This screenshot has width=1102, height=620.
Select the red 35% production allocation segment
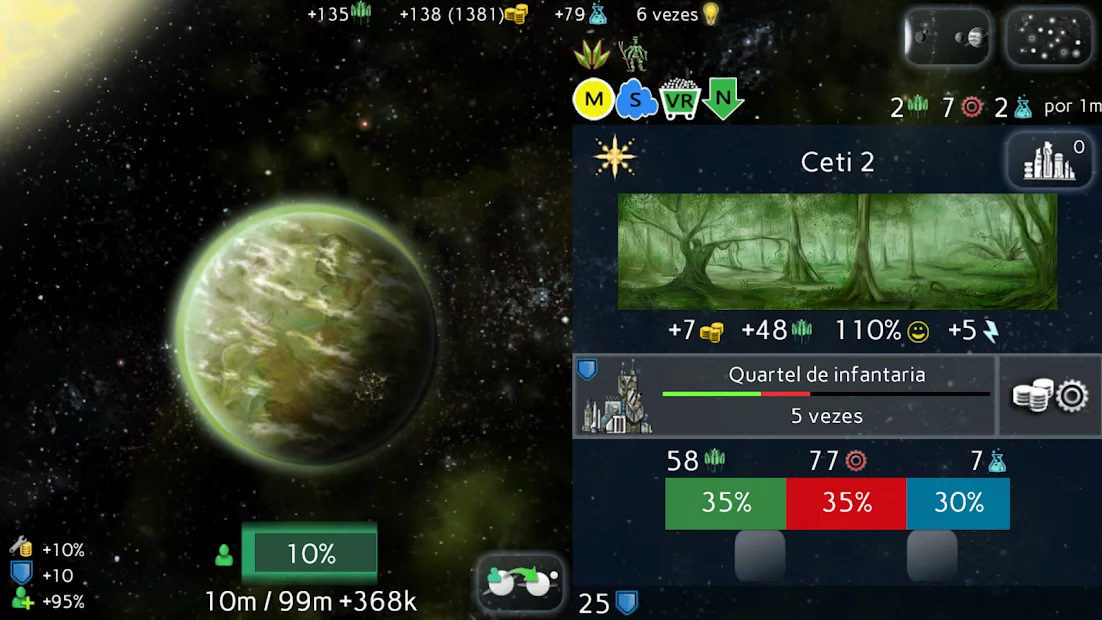pos(846,503)
